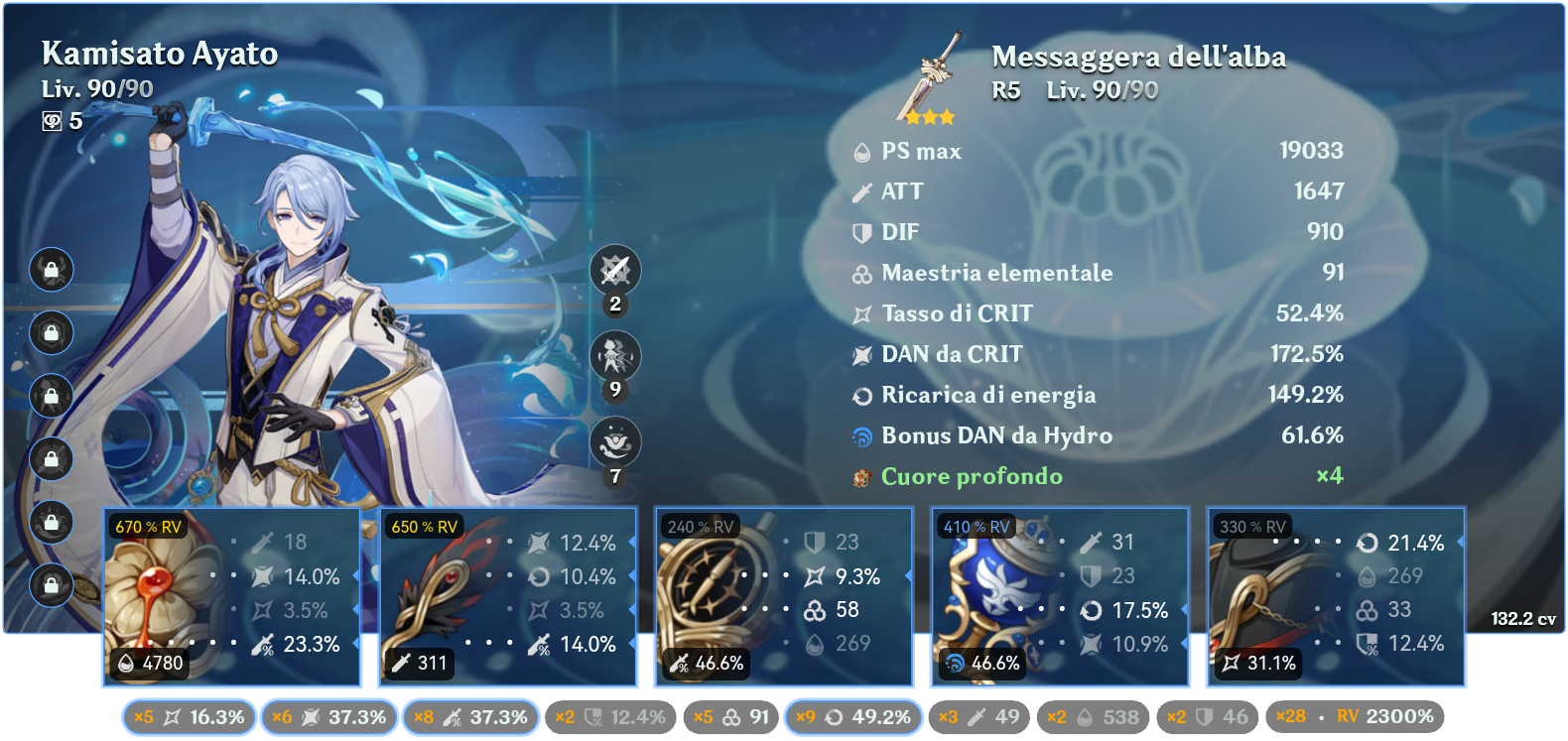
Task: Click the PS max droplet icon
Action: pyautogui.click(x=862, y=152)
